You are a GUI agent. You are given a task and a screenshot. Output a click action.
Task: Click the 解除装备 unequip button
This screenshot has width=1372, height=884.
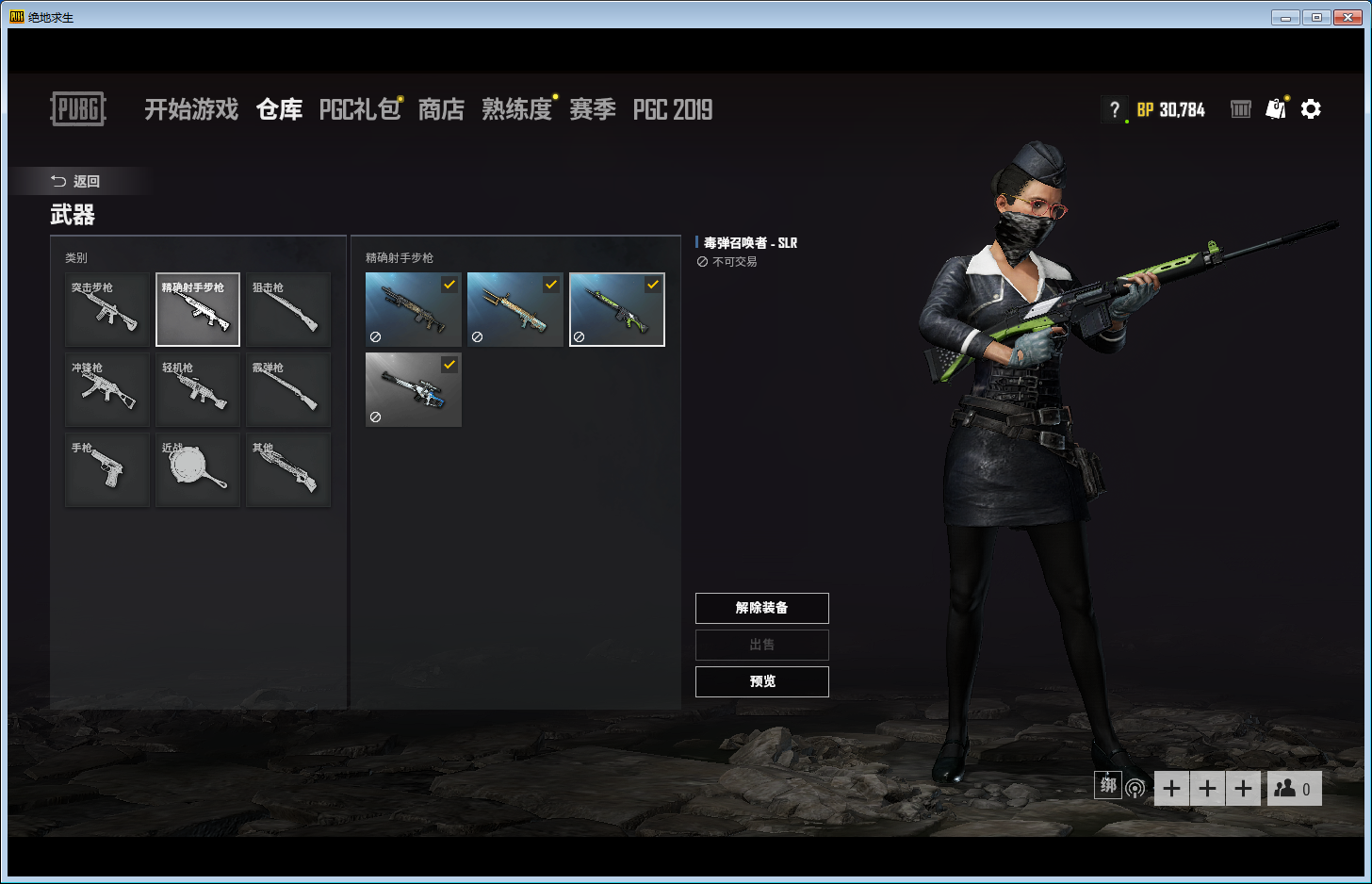(762, 608)
